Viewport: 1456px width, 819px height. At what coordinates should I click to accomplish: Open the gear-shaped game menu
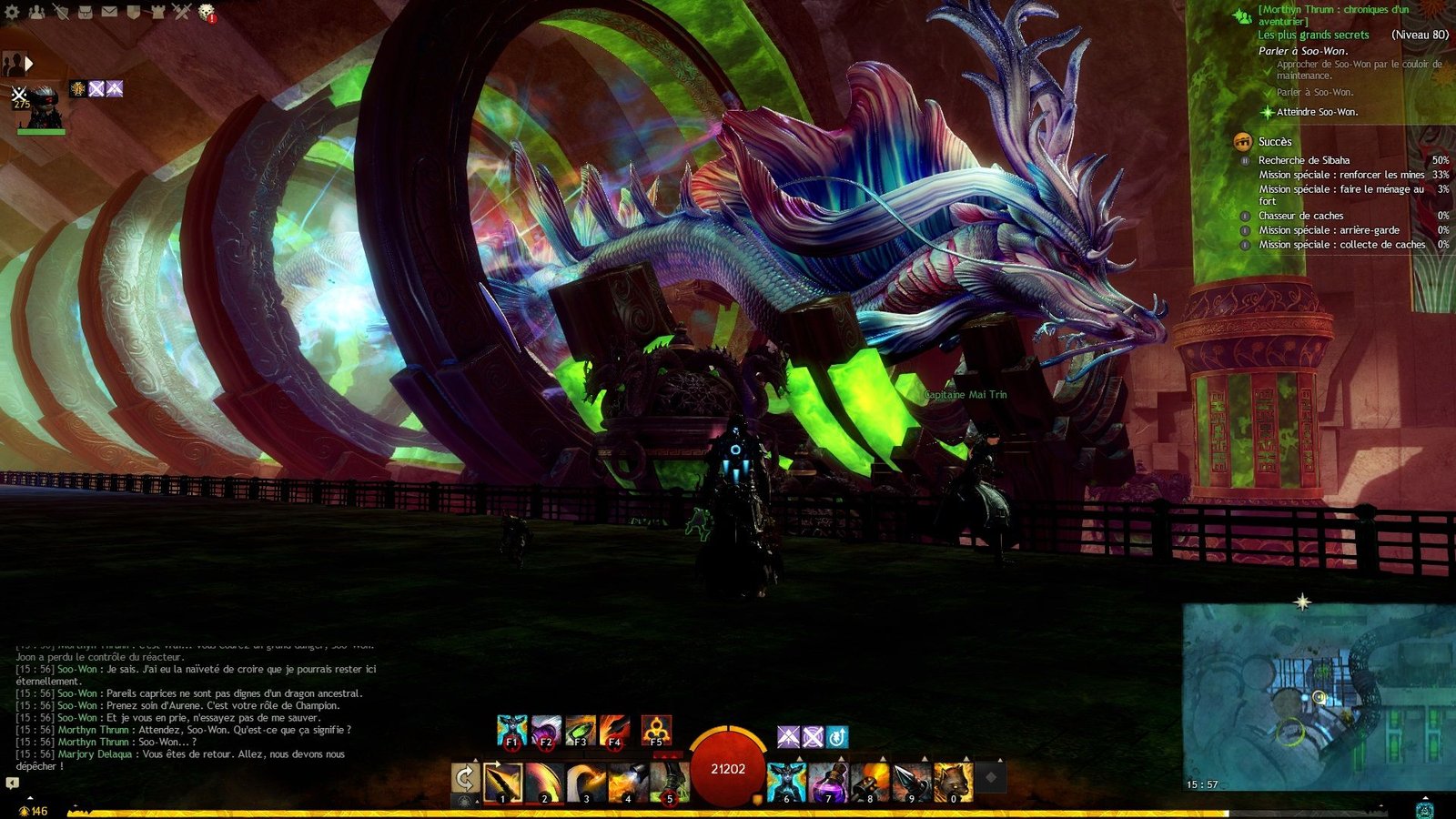pyautogui.click(x=12, y=12)
